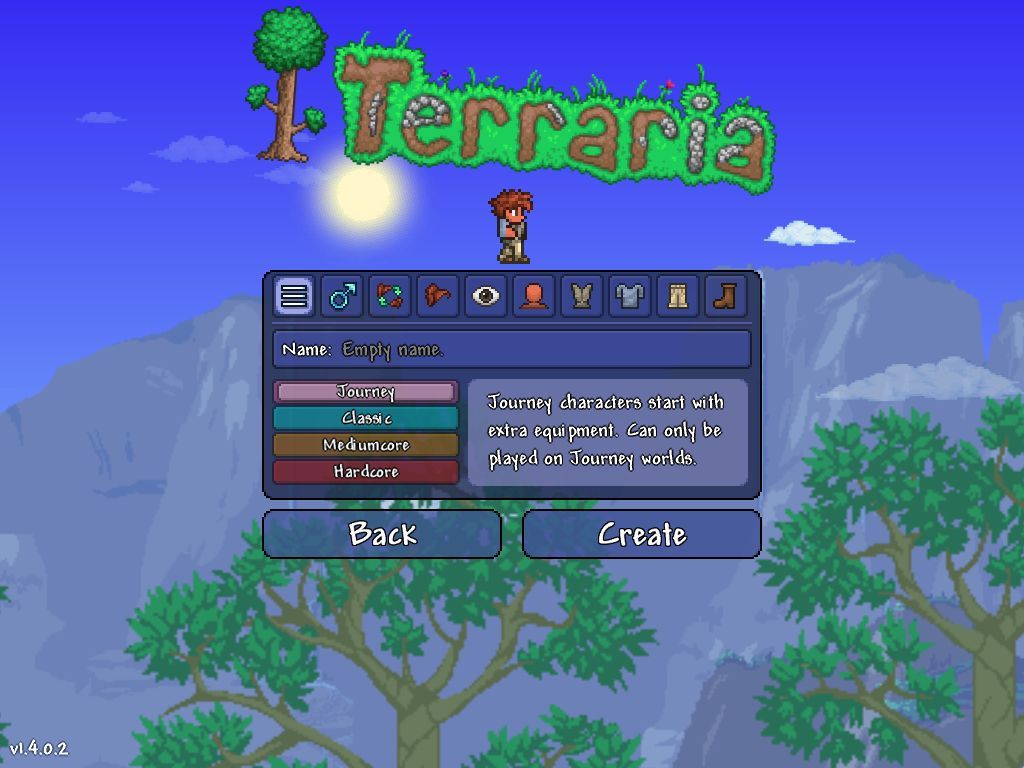Switch to the eye color tab
1024x768 pixels.
click(485, 296)
